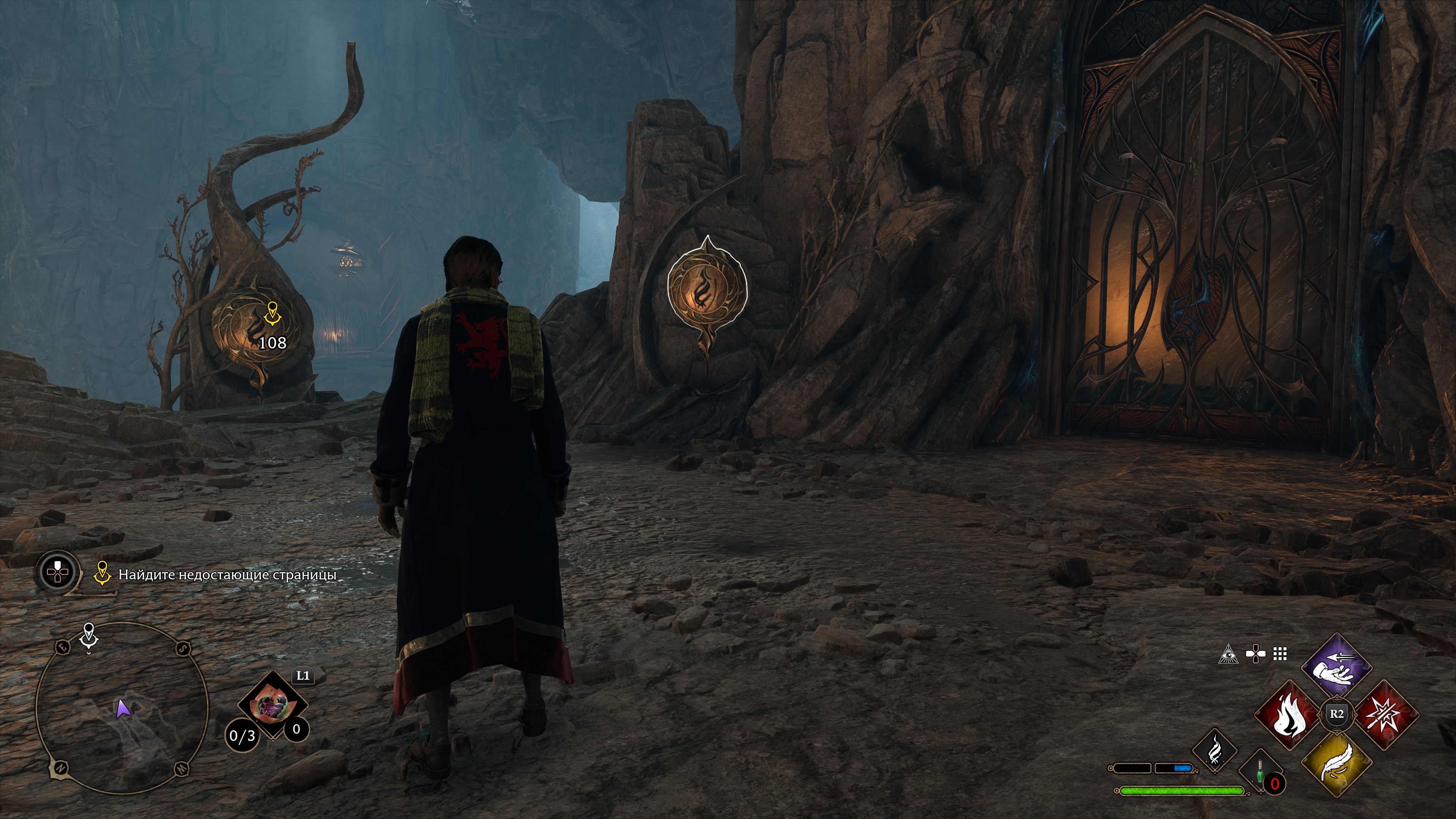Open the circular minimap
The height and width of the screenshot is (819, 1456).
(122, 708)
